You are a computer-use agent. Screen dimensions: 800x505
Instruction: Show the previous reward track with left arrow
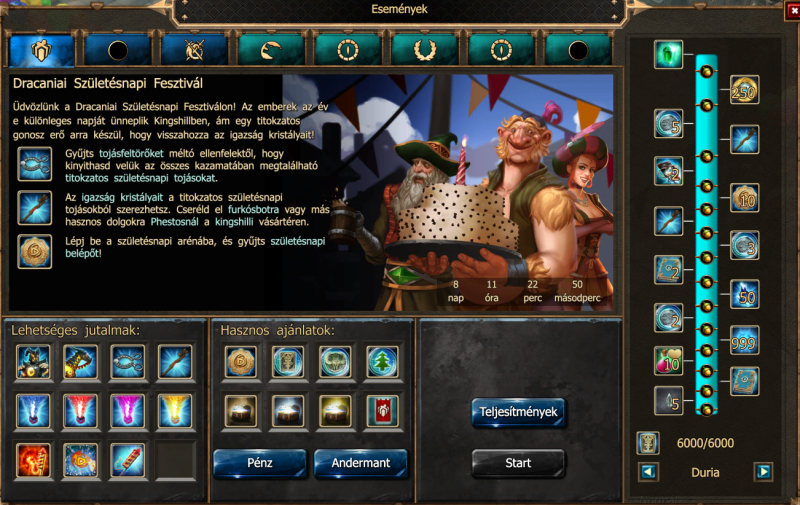pyautogui.click(x=648, y=471)
